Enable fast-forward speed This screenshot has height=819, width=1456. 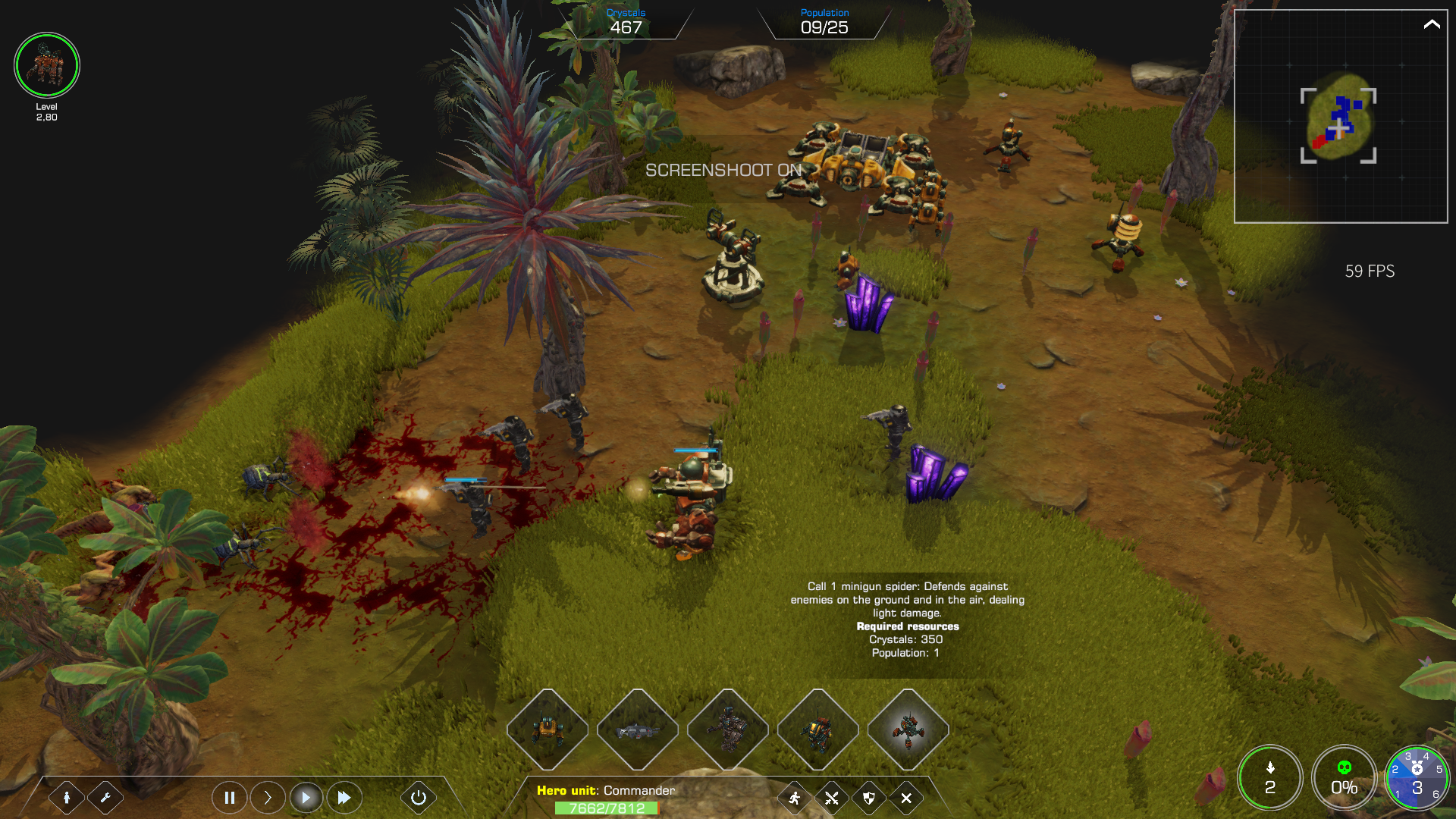pyautogui.click(x=344, y=798)
